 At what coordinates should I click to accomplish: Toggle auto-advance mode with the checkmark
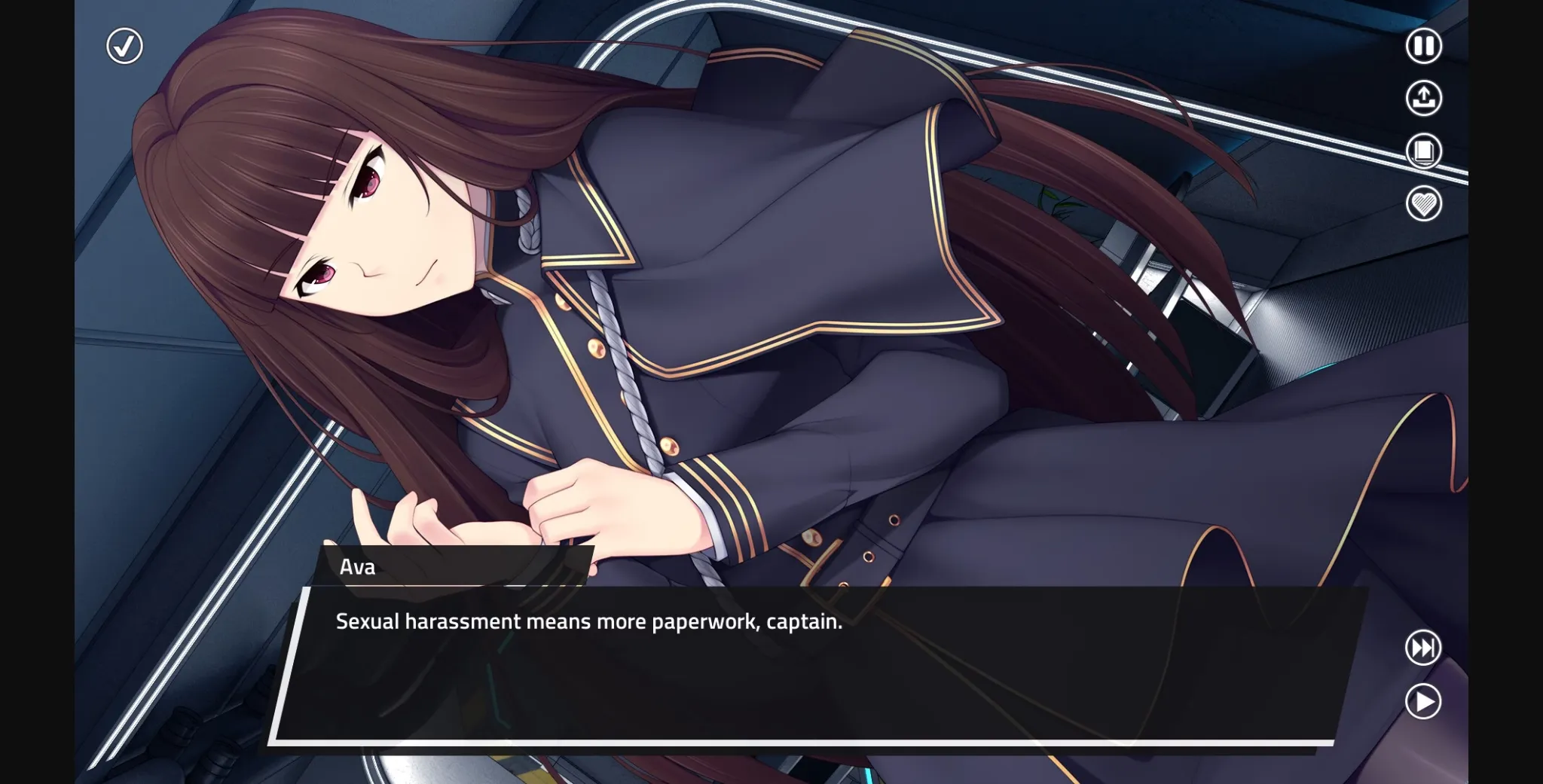pos(124,46)
